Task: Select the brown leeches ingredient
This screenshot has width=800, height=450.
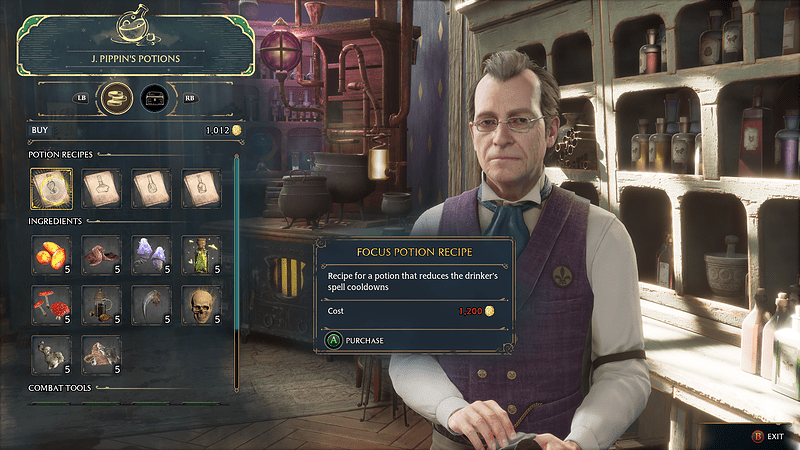Action: point(101,255)
